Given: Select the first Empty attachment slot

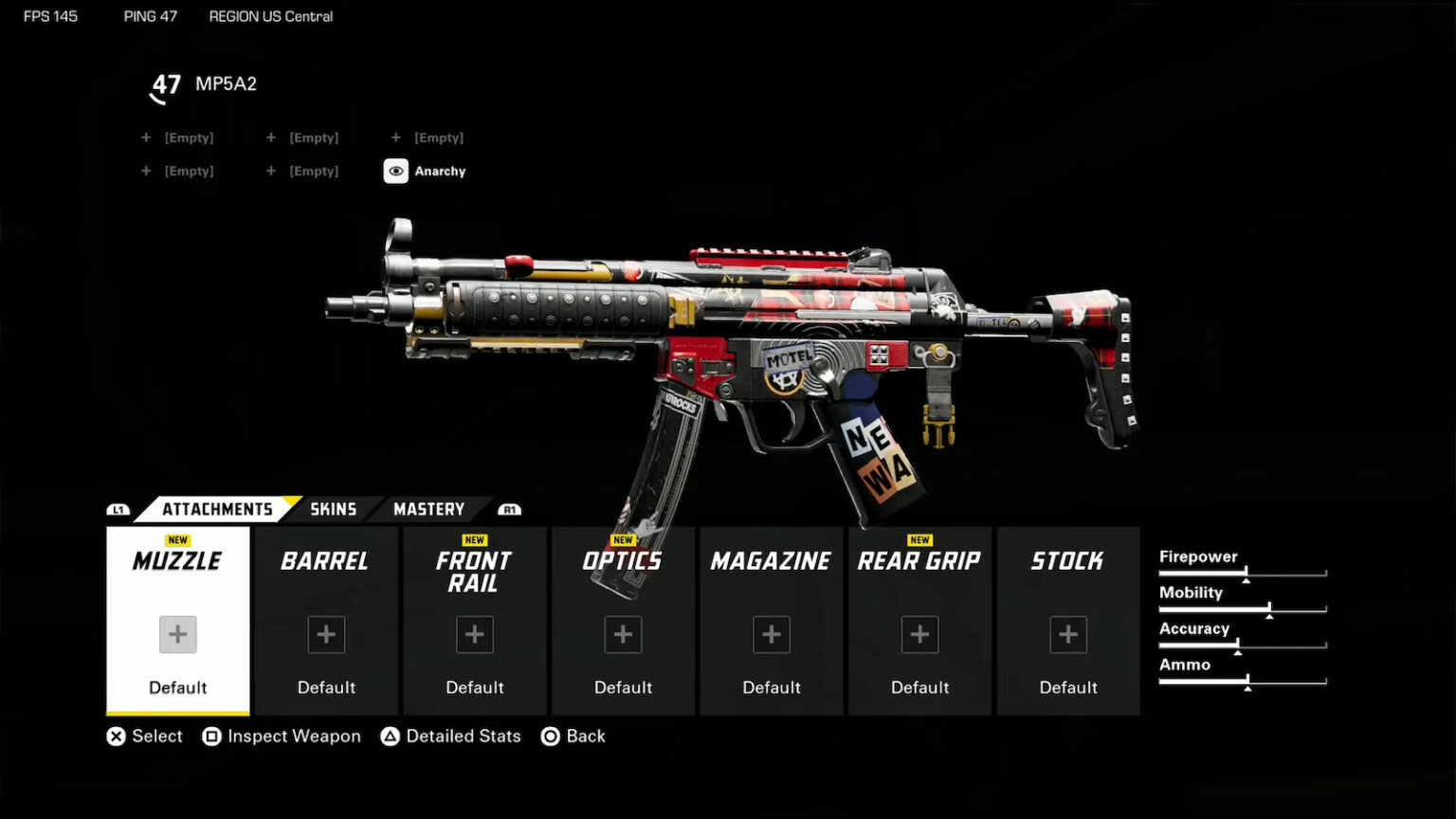Looking at the screenshot, I should point(178,137).
